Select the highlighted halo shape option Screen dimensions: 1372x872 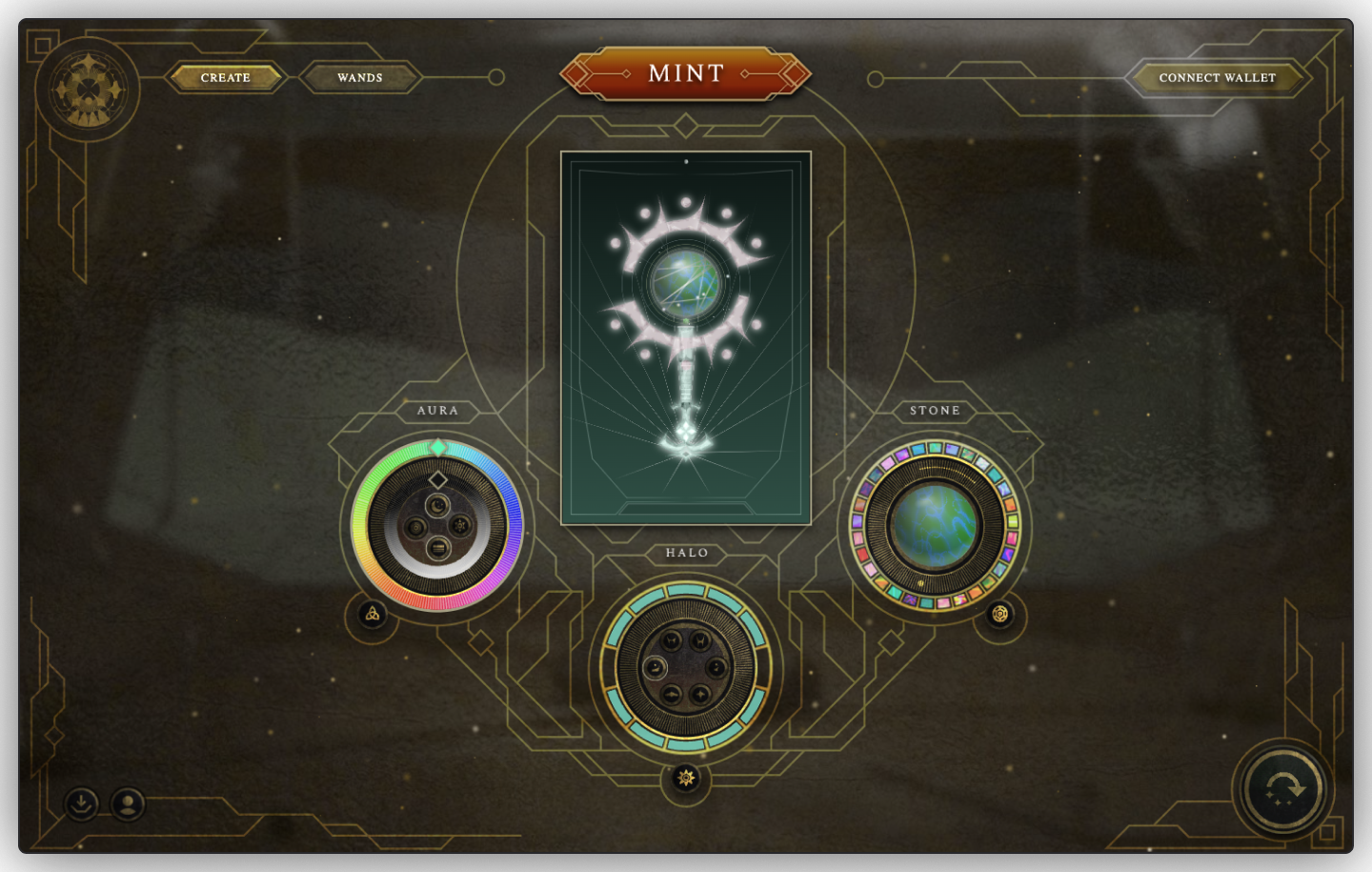tap(654, 668)
